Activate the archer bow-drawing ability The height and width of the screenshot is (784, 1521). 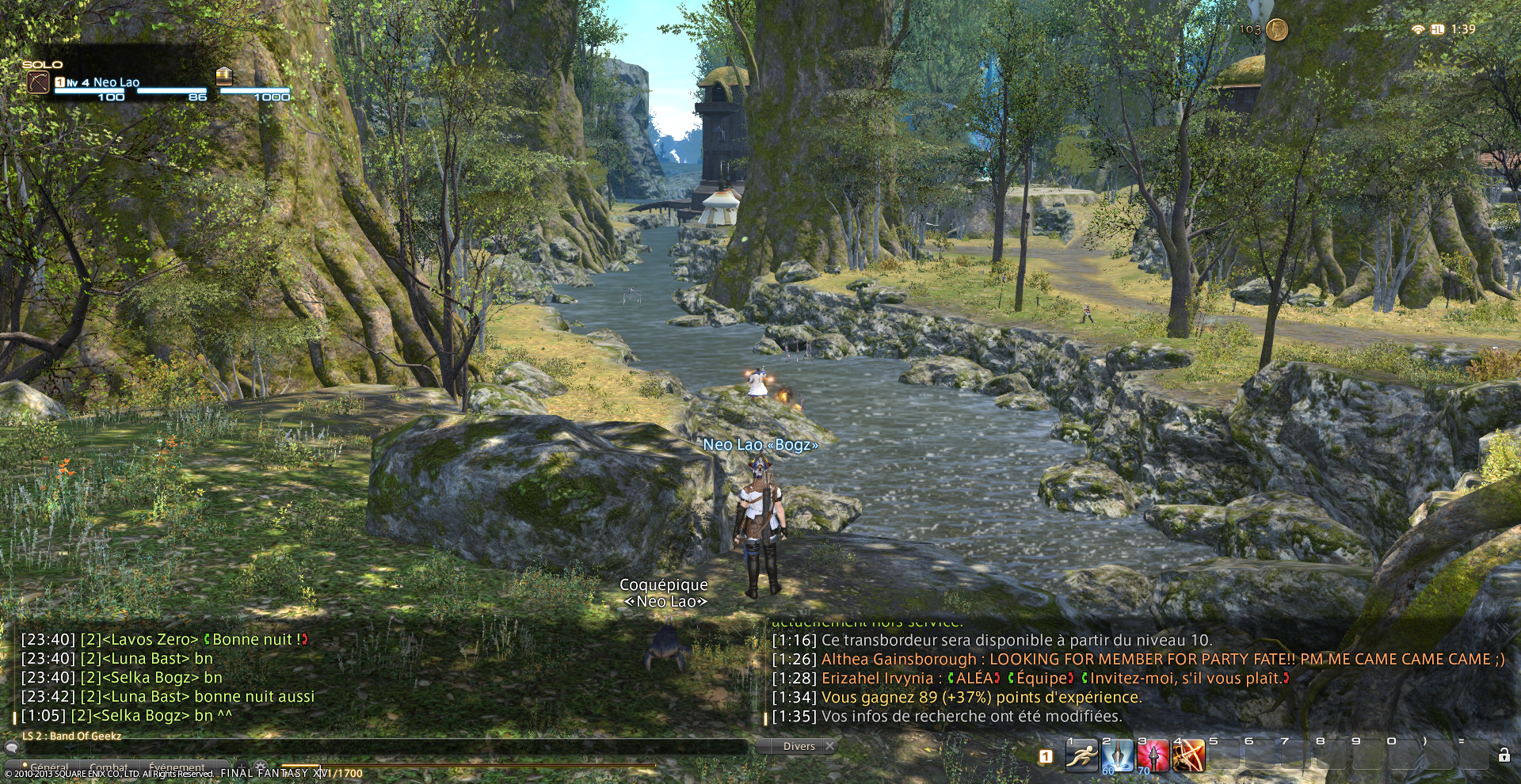pyautogui.click(x=1188, y=757)
